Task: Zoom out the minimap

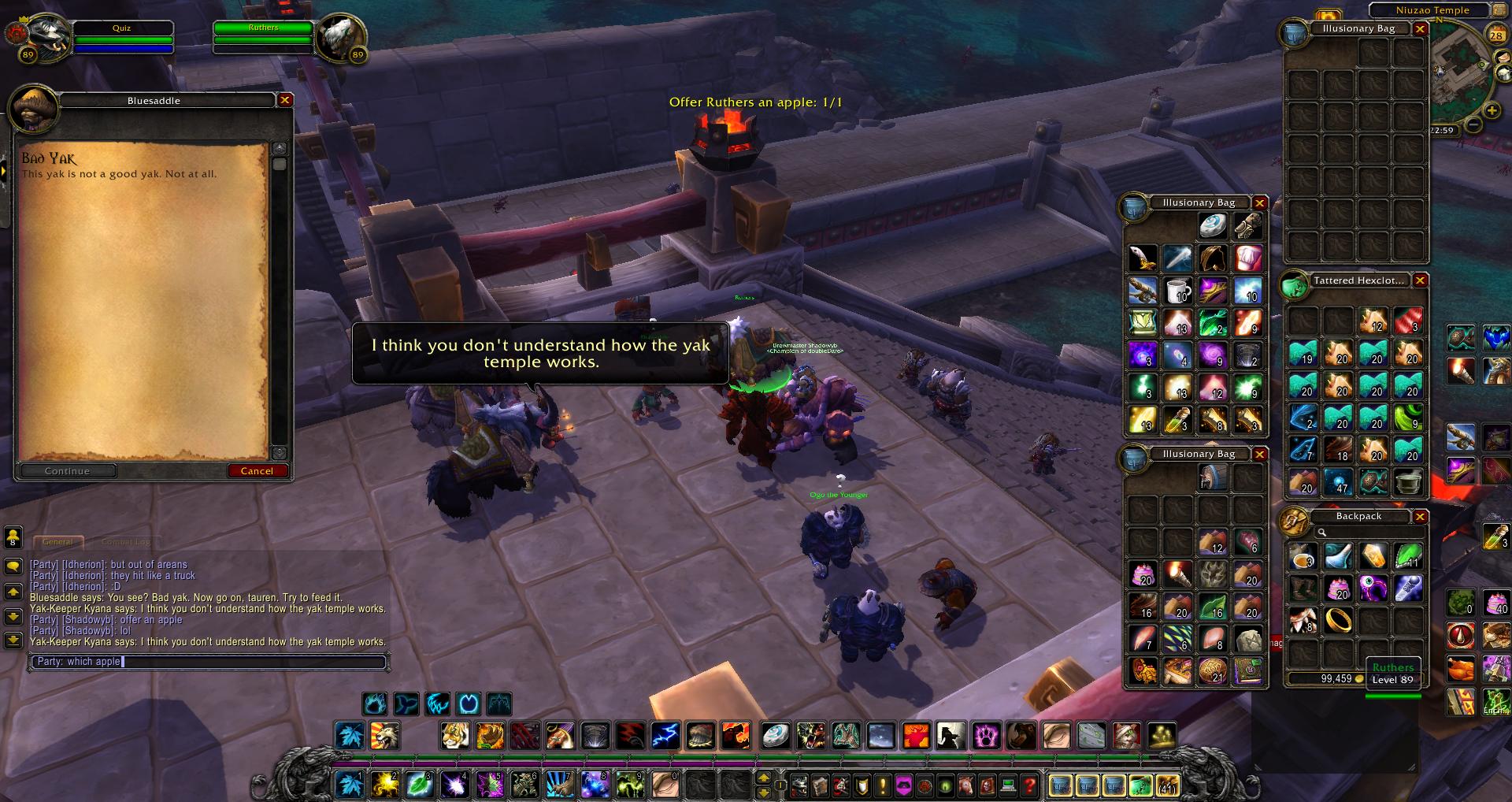Action: [1473, 124]
